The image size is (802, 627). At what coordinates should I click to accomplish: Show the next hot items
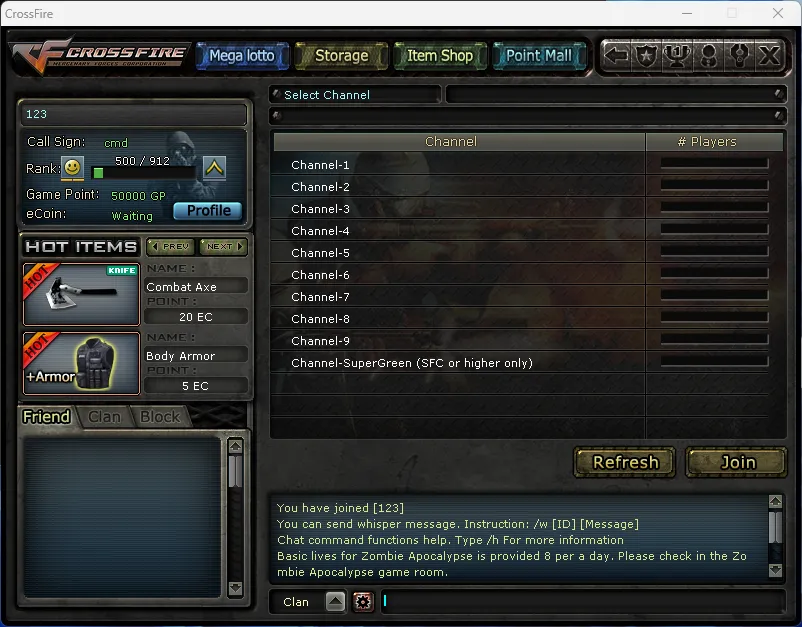(x=223, y=246)
